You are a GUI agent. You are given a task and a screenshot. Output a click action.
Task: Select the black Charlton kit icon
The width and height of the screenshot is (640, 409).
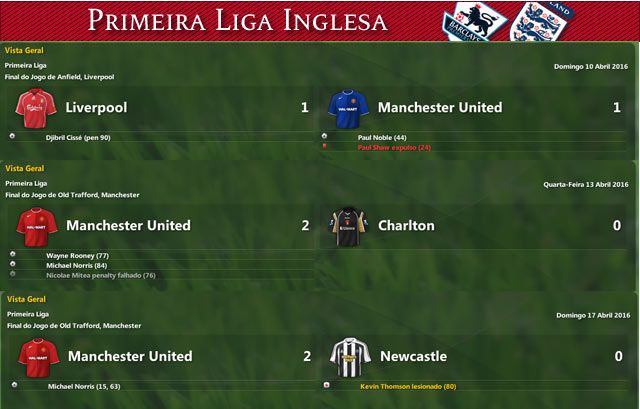point(349,225)
